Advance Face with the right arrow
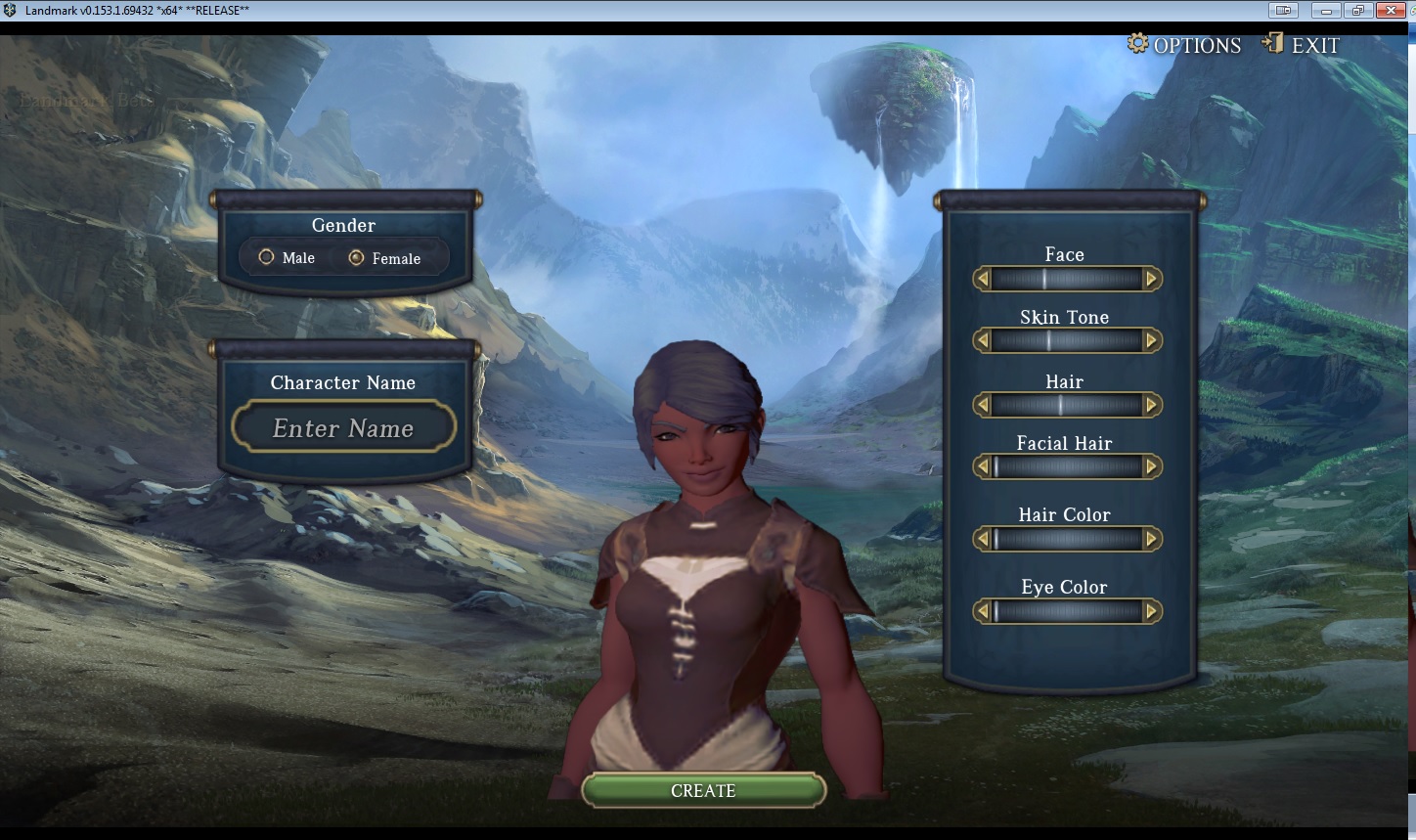Viewport: 1416px width, 840px height. click(x=1151, y=279)
